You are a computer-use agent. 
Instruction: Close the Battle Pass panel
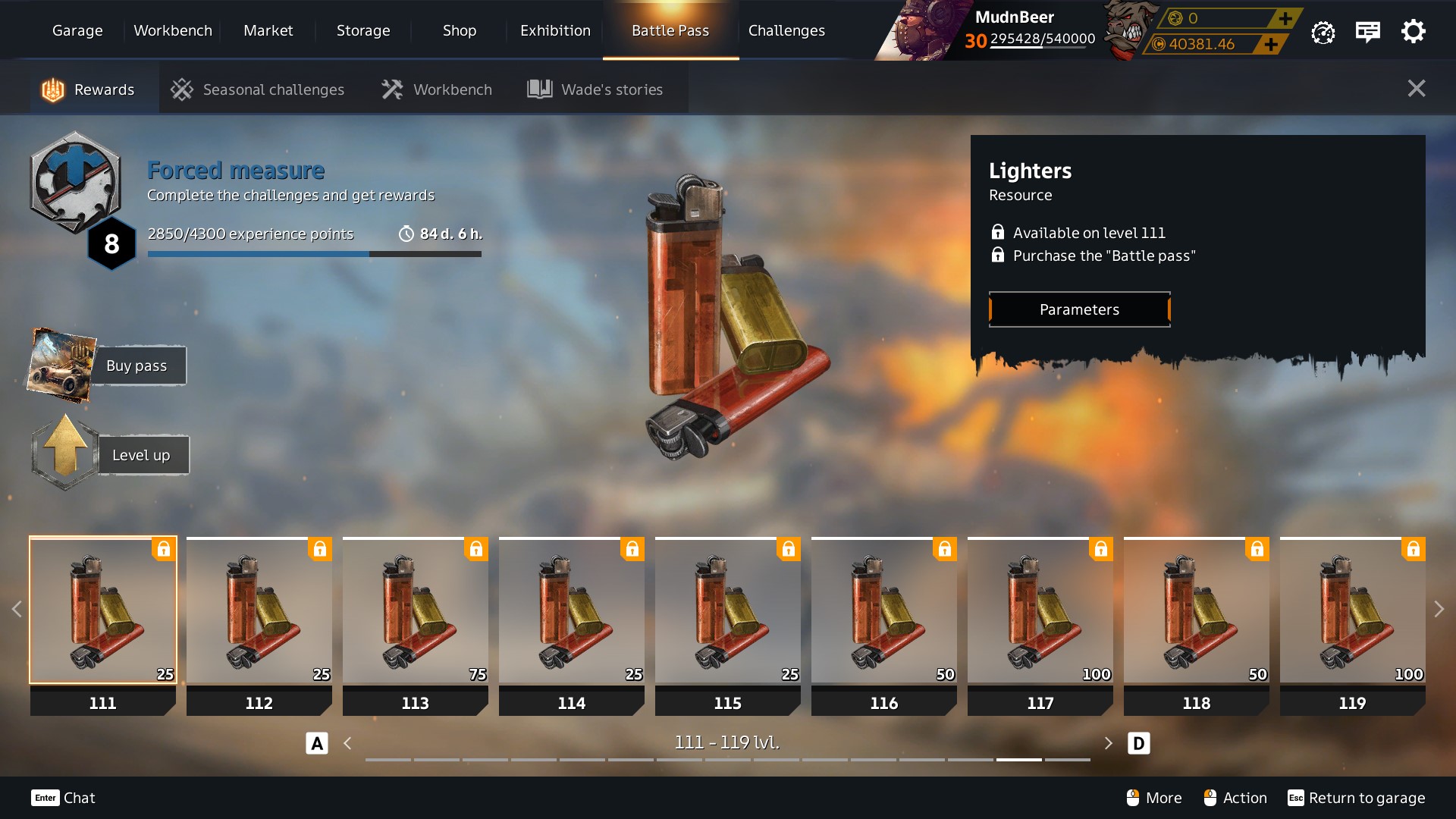1416,89
